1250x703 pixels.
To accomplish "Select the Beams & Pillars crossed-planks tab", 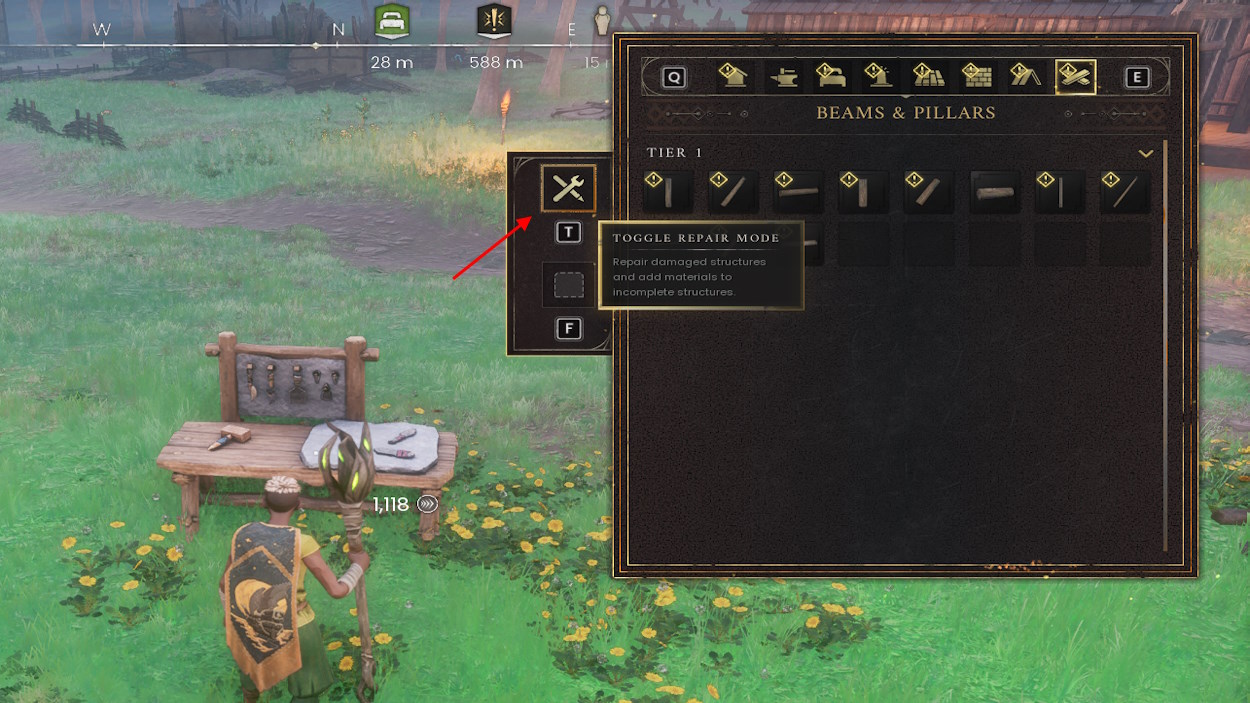I will (1075, 77).
